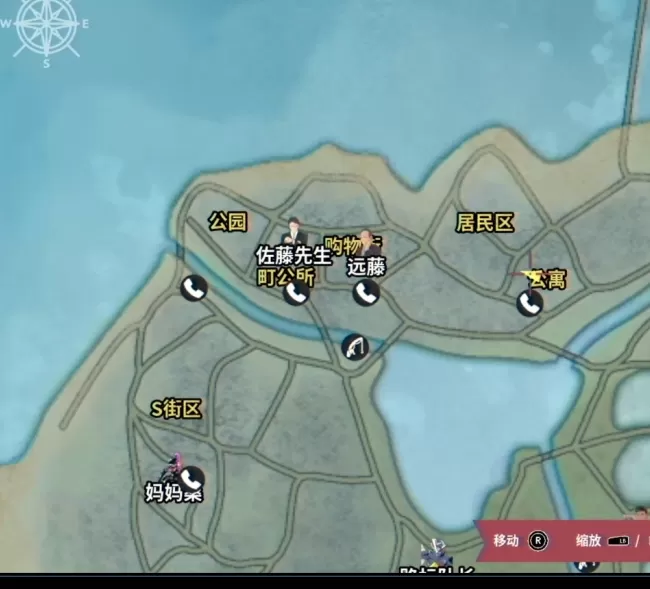Viewport: 650px width, 589px height.
Task: Click the 远藤 character portrait marker
Action: (368, 243)
